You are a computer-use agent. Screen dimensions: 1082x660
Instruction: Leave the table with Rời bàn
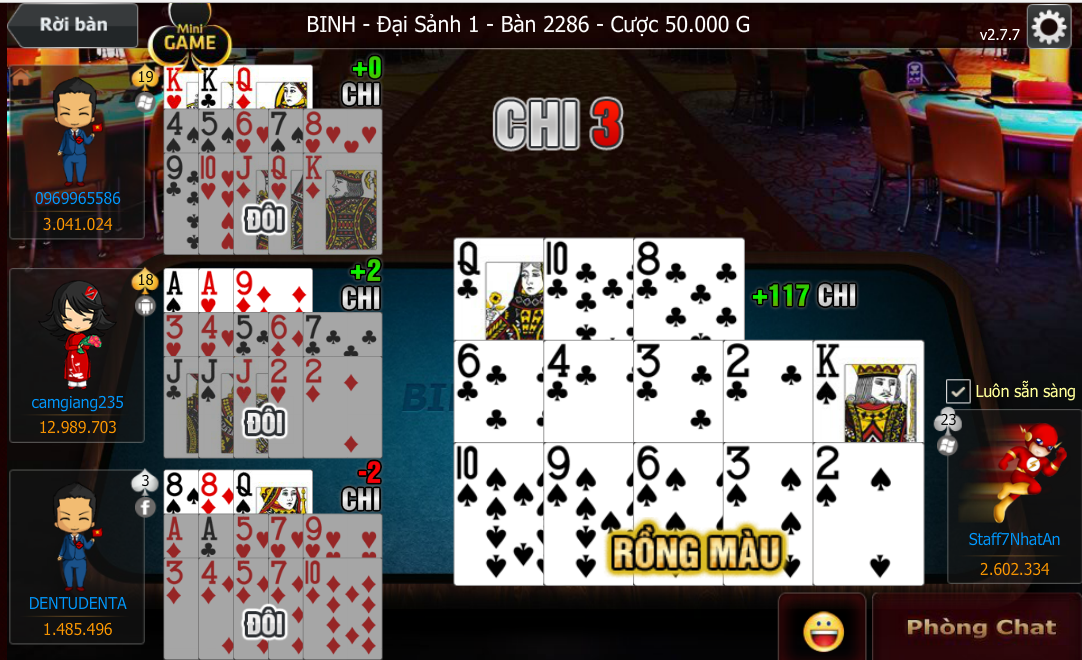point(71,26)
